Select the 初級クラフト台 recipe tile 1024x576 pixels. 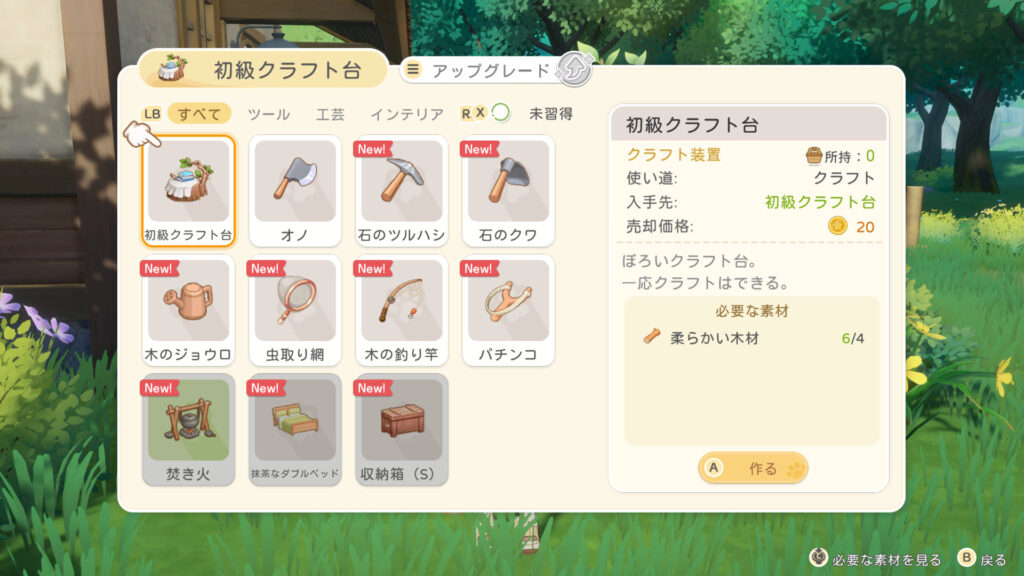pos(189,191)
